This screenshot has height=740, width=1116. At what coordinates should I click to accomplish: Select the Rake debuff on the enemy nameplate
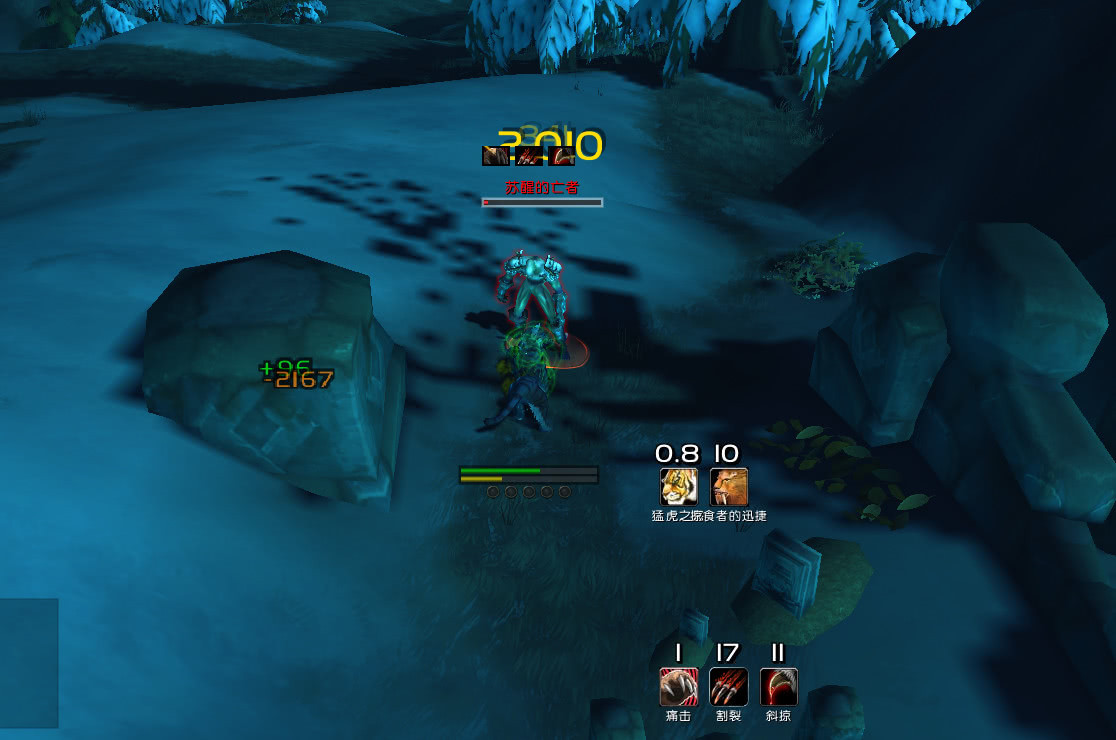pos(563,156)
